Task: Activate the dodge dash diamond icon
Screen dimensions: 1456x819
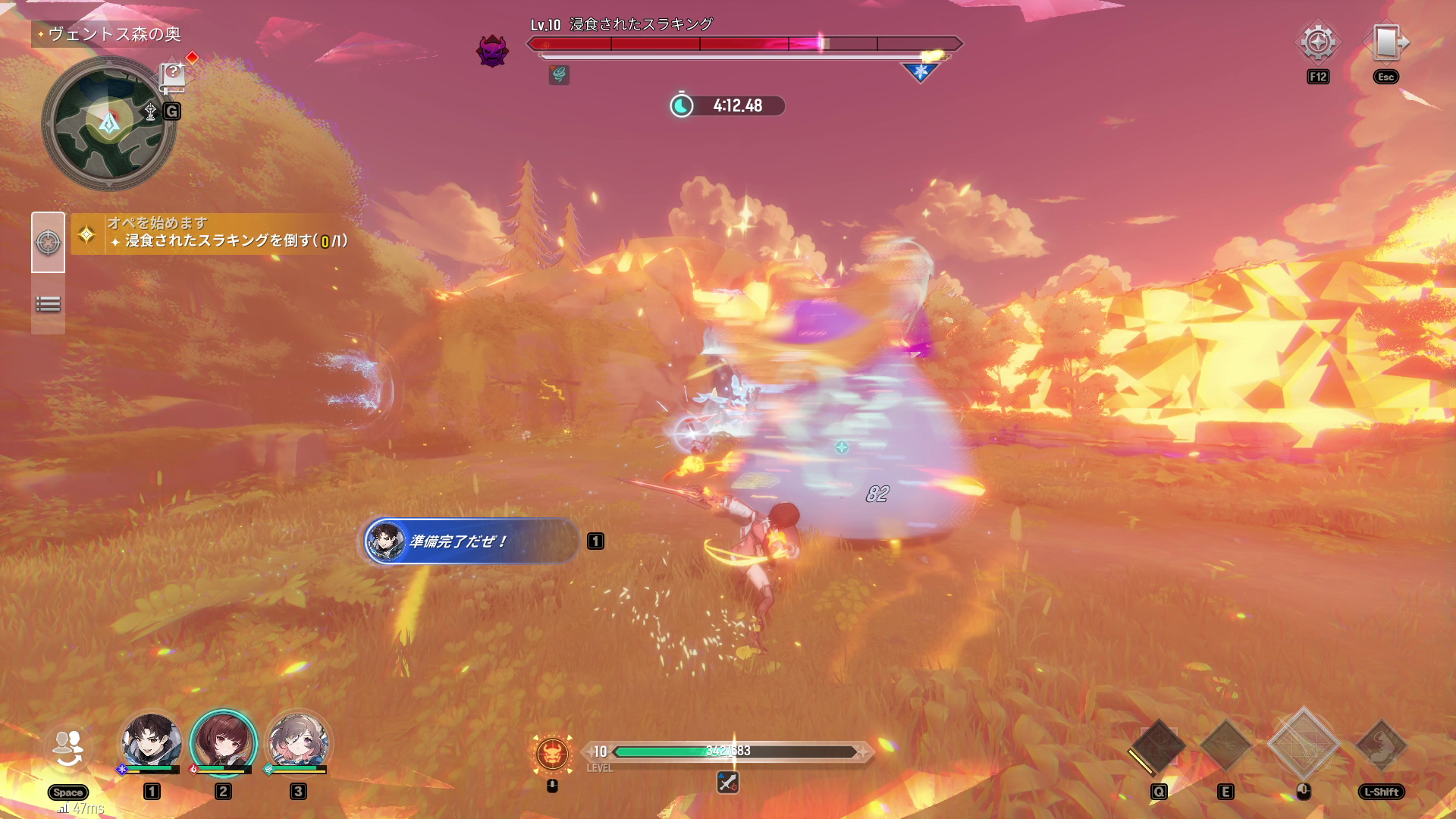Action: tap(1382, 747)
